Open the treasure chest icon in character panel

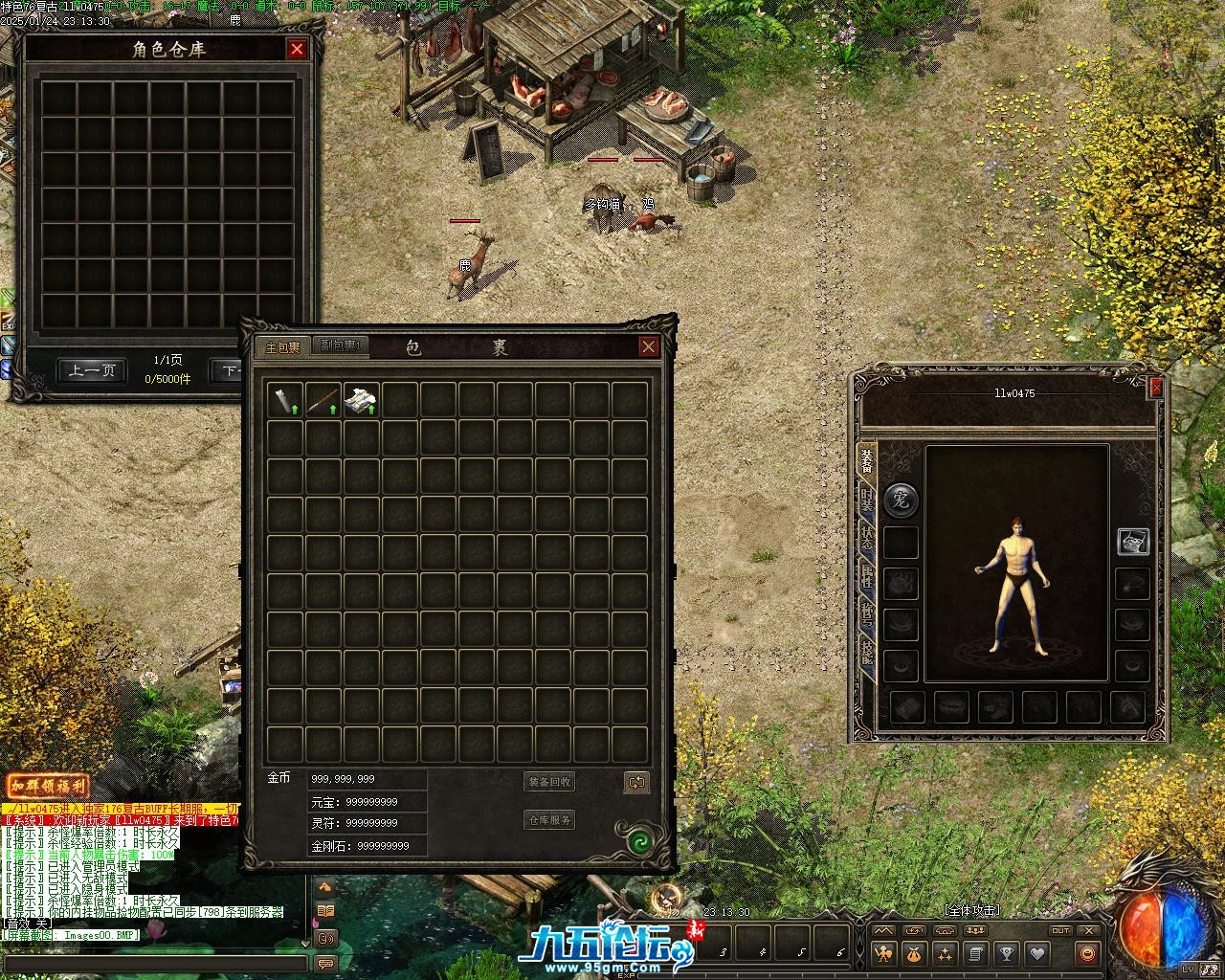[1133, 542]
